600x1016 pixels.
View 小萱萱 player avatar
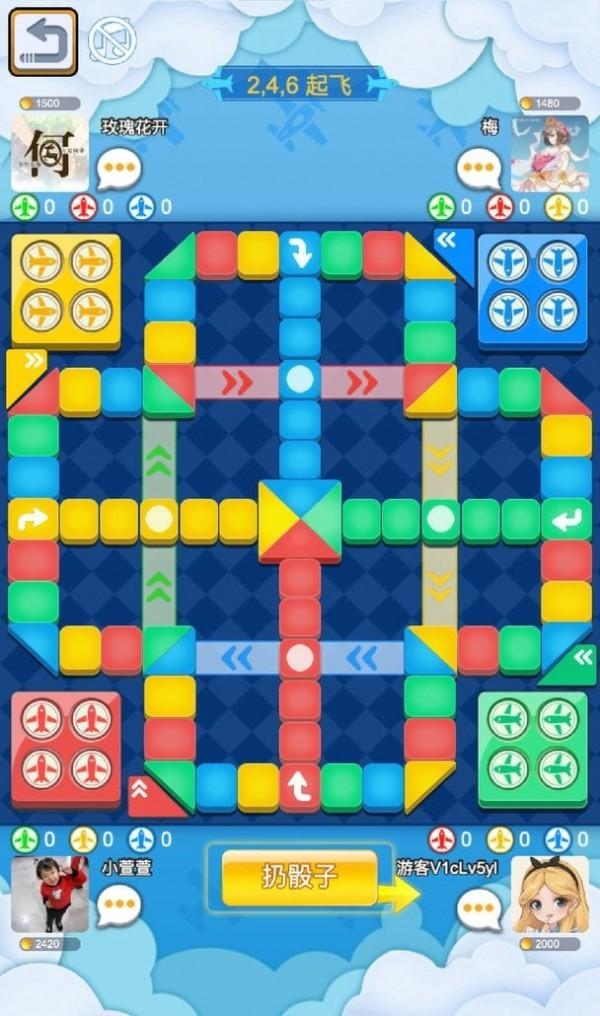coord(49,894)
